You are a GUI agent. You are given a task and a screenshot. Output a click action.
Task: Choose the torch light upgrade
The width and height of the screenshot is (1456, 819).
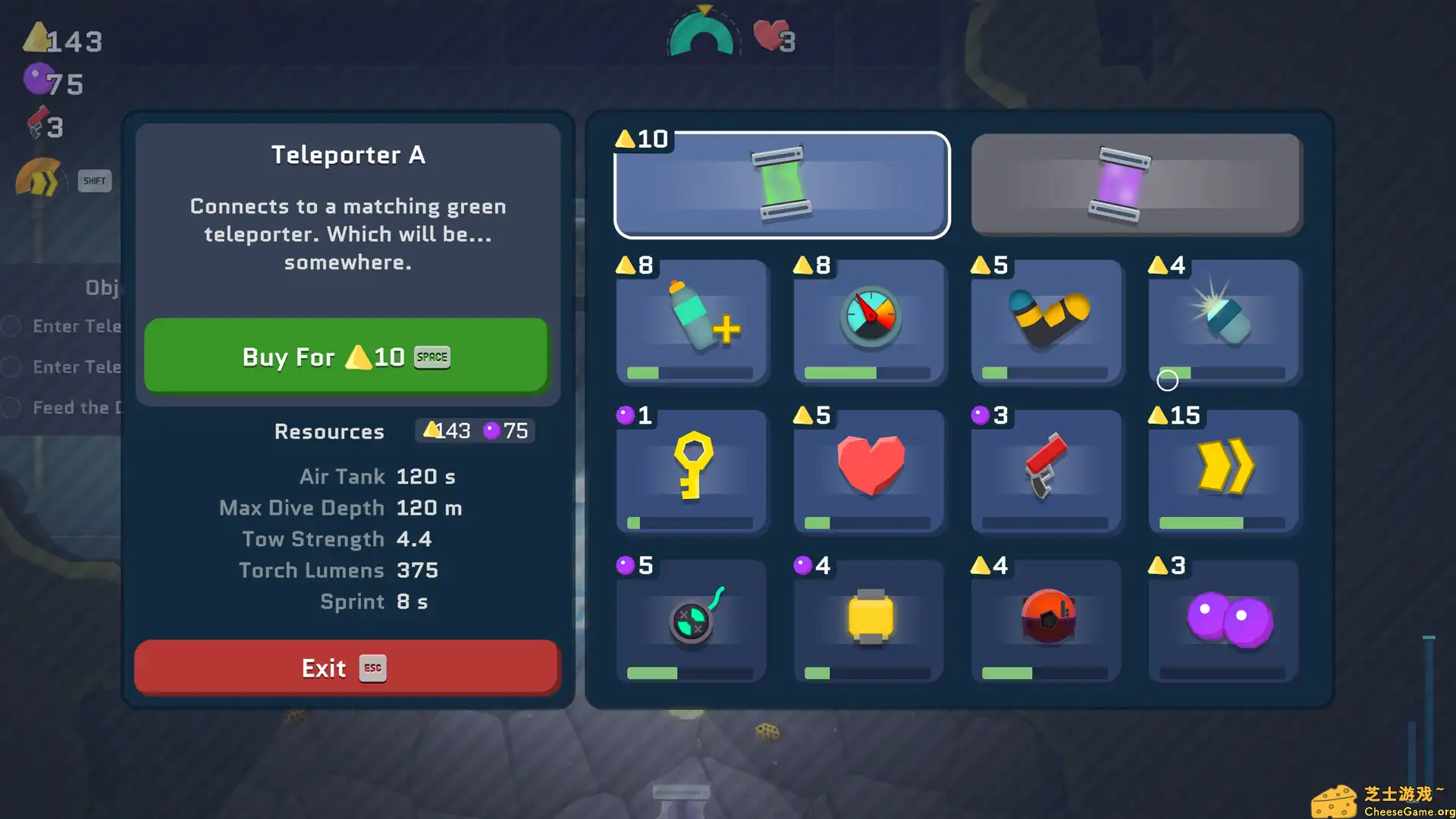[x=1224, y=322]
